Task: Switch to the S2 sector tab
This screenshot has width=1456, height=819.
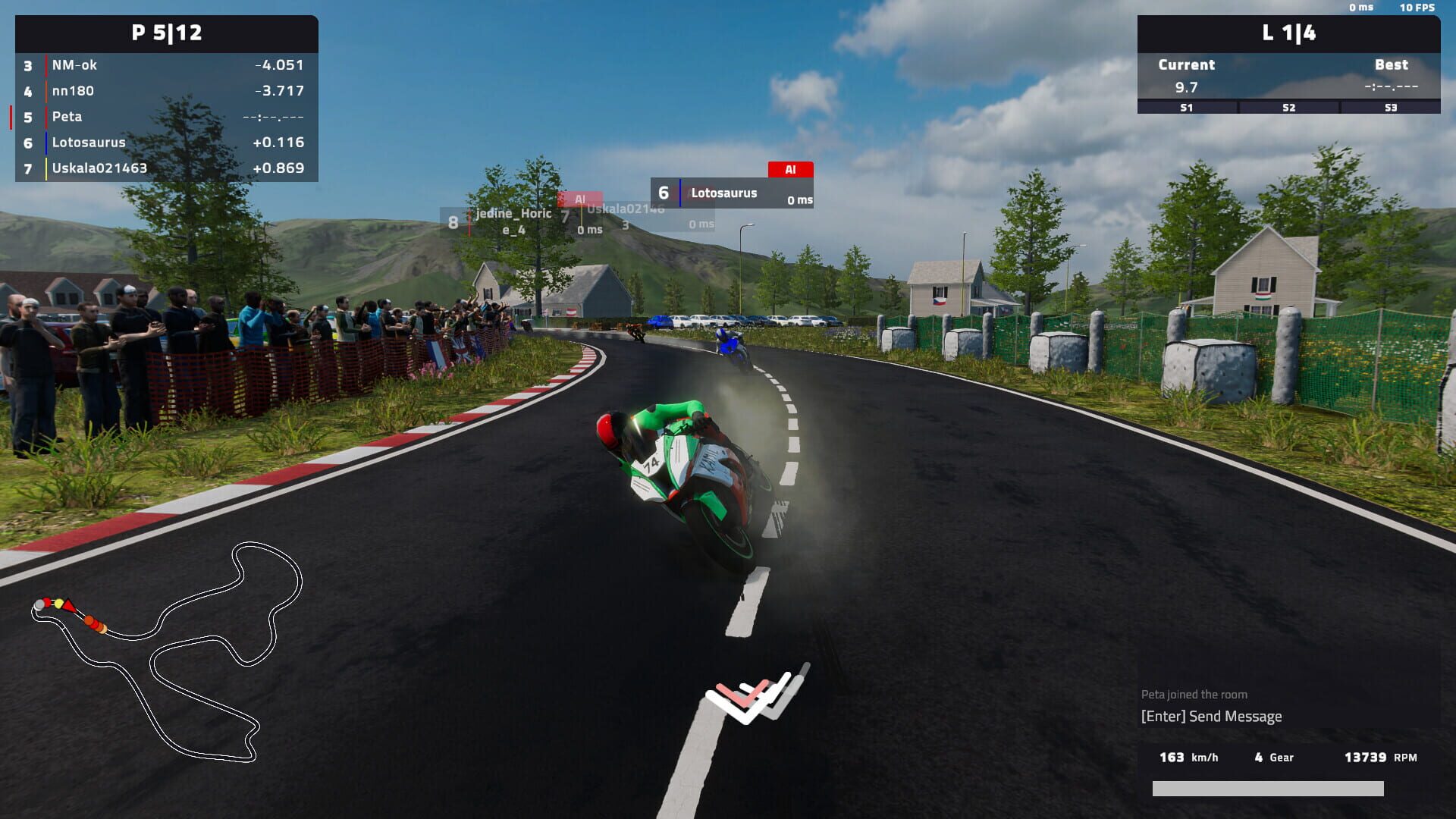Action: tap(1287, 107)
